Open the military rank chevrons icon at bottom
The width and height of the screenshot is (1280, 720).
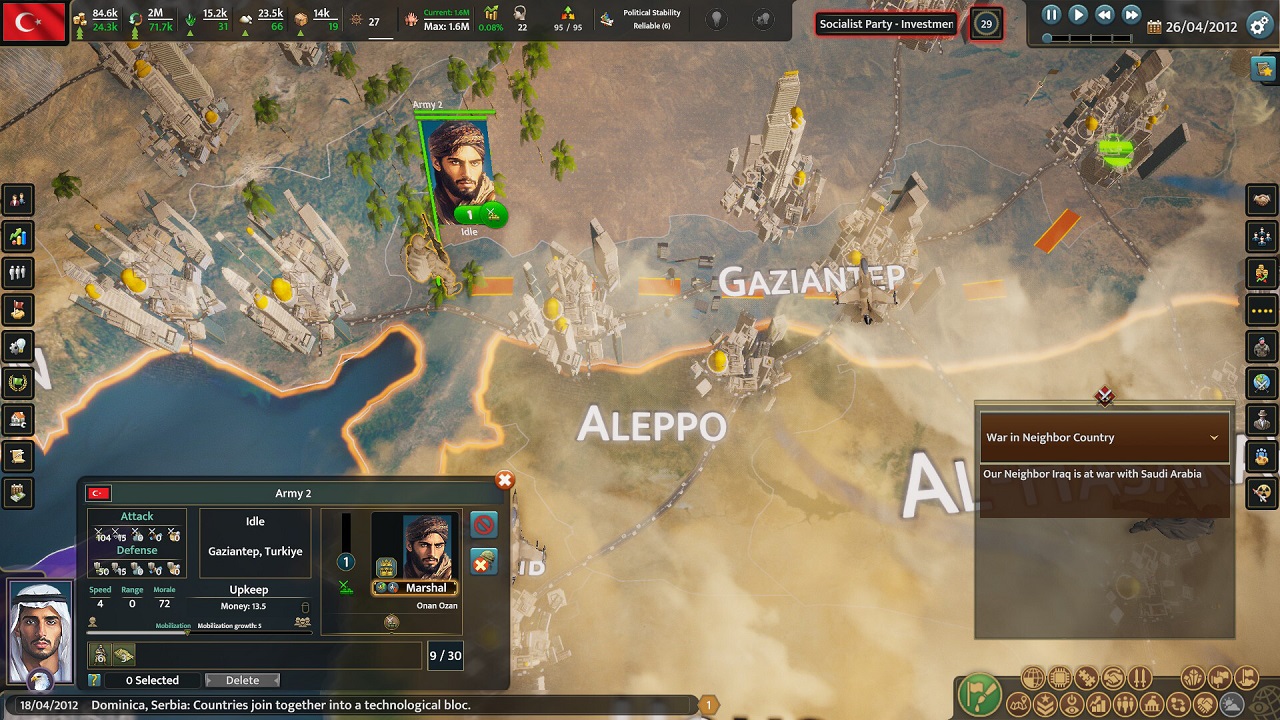1045,704
